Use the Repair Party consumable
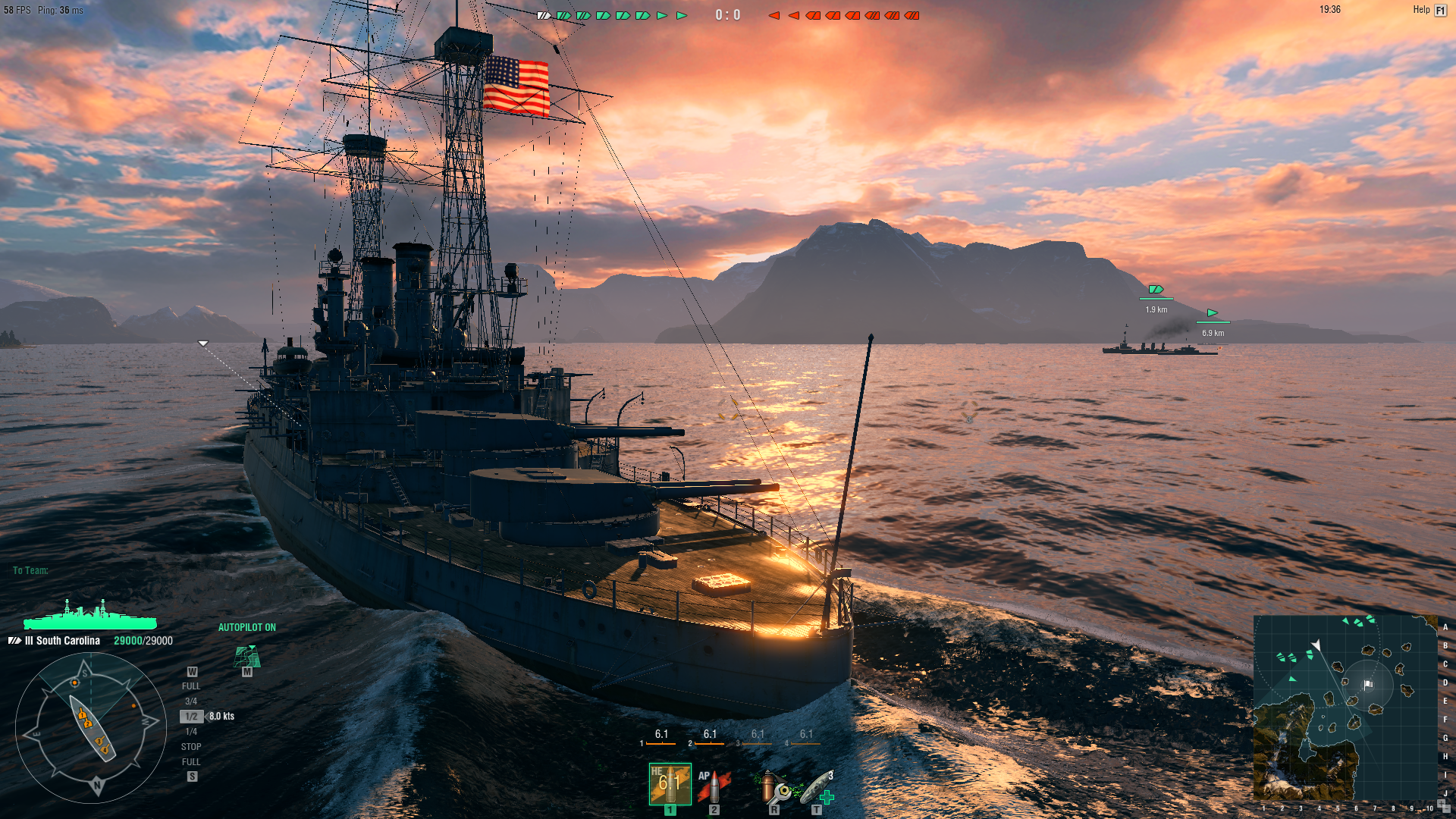Viewport: 1456px width, 819px height. (x=818, y=787)
